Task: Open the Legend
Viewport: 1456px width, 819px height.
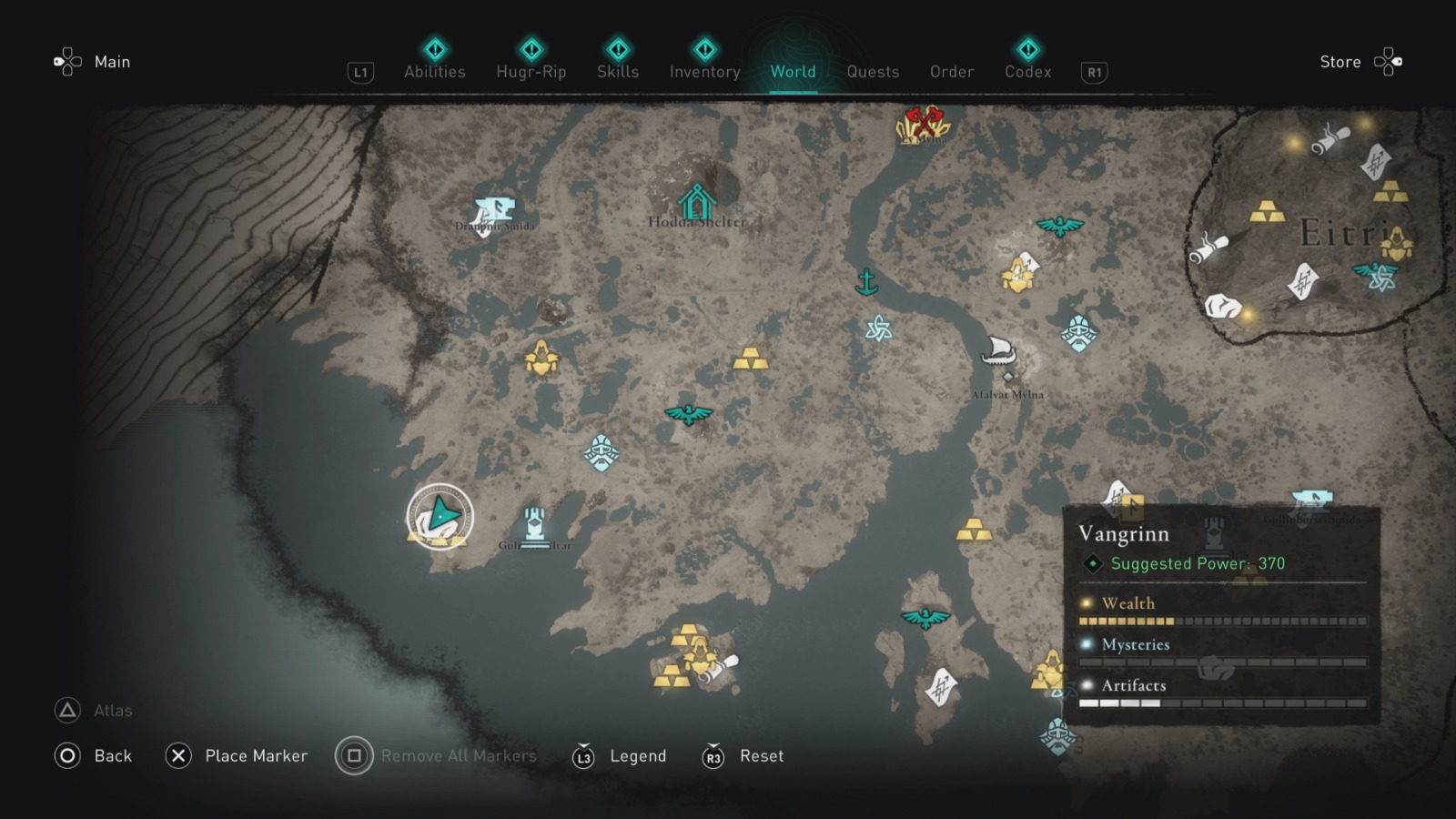Action: coord(637,756)
